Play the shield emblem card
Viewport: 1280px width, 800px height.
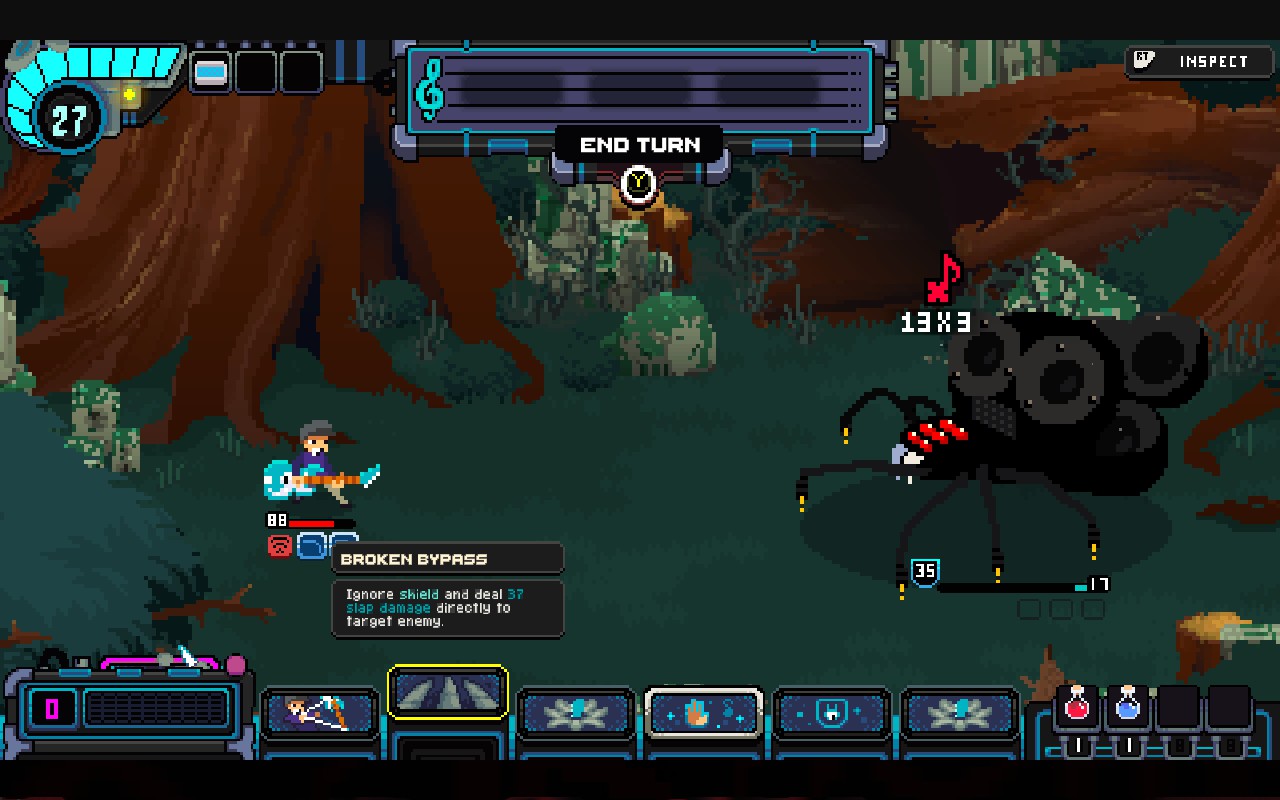click(x=832, y=714)
